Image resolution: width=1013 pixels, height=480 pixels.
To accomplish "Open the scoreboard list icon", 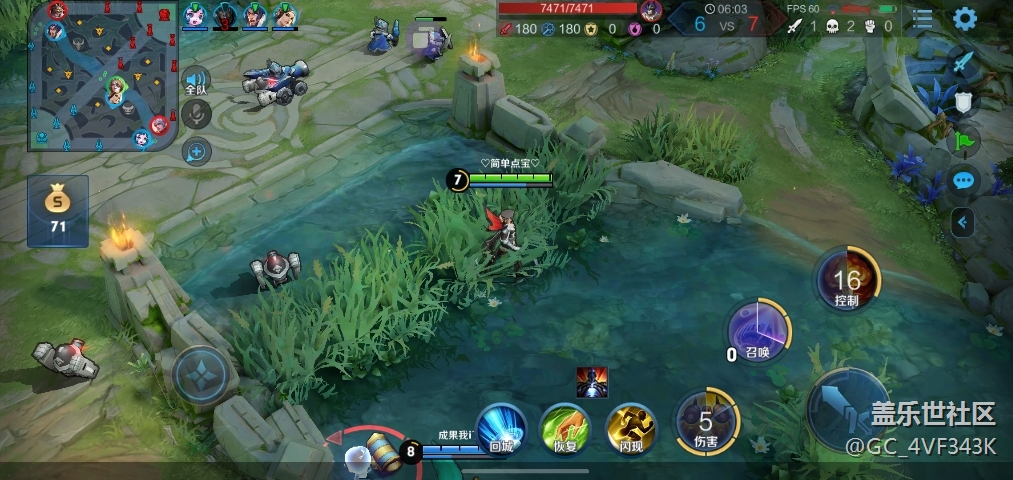I will (x=922, y=18).
